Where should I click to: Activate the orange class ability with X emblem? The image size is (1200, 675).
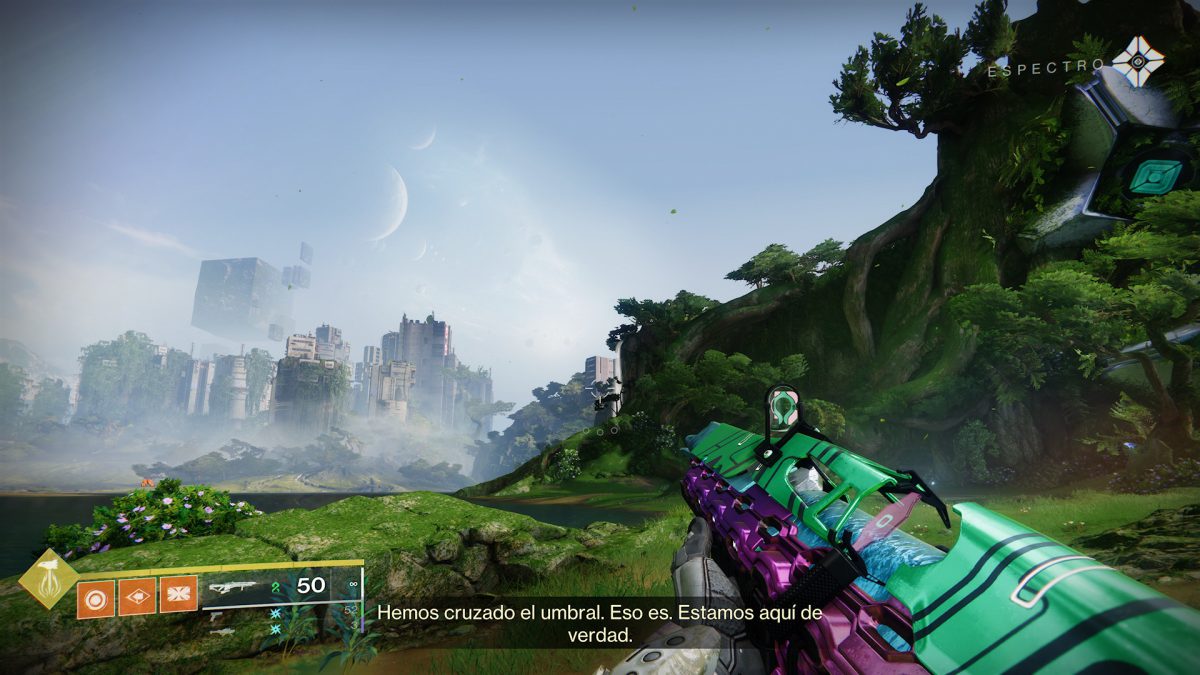coord(178,597)
